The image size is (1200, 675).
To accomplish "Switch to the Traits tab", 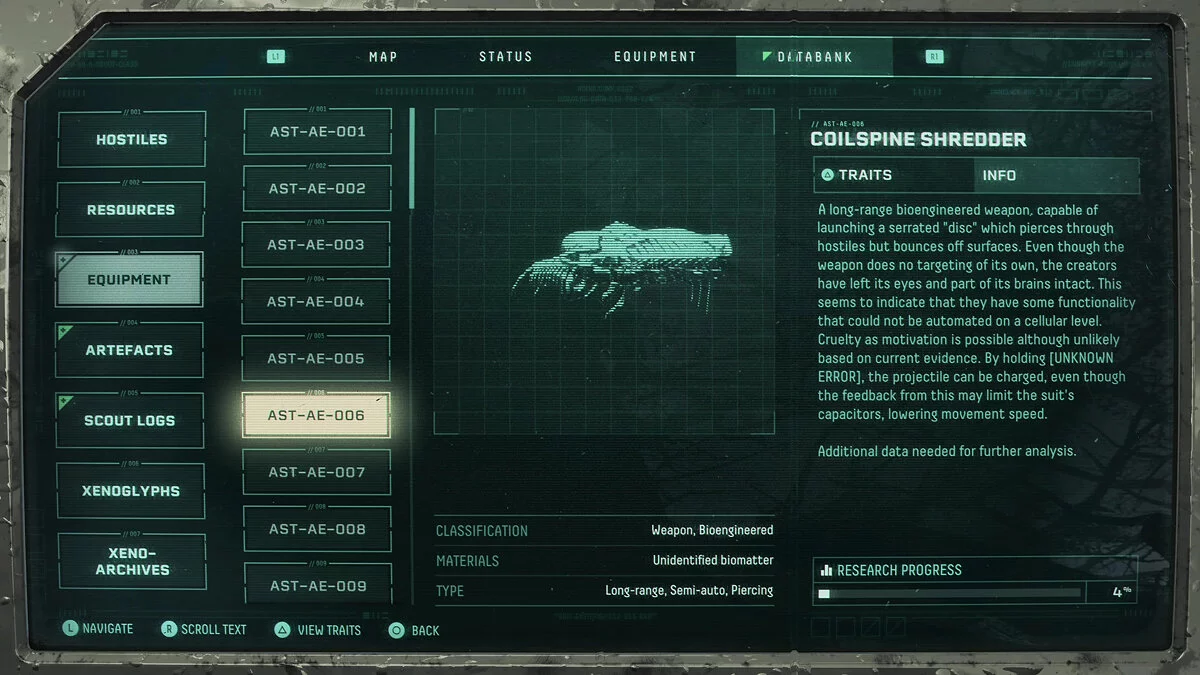I will click(x=894, y=175).
